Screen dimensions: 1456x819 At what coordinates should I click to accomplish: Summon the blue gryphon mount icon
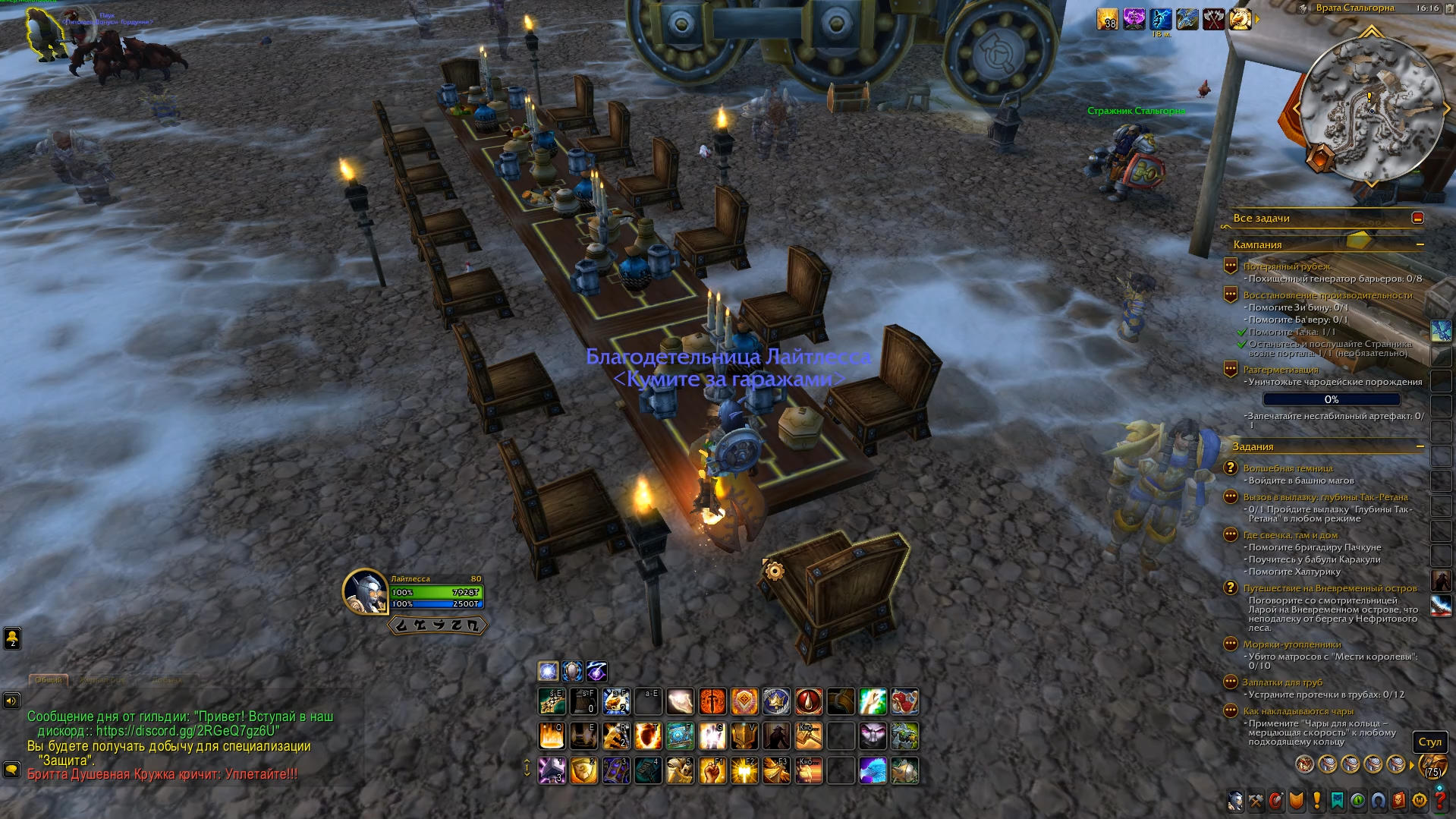(873, 770)
